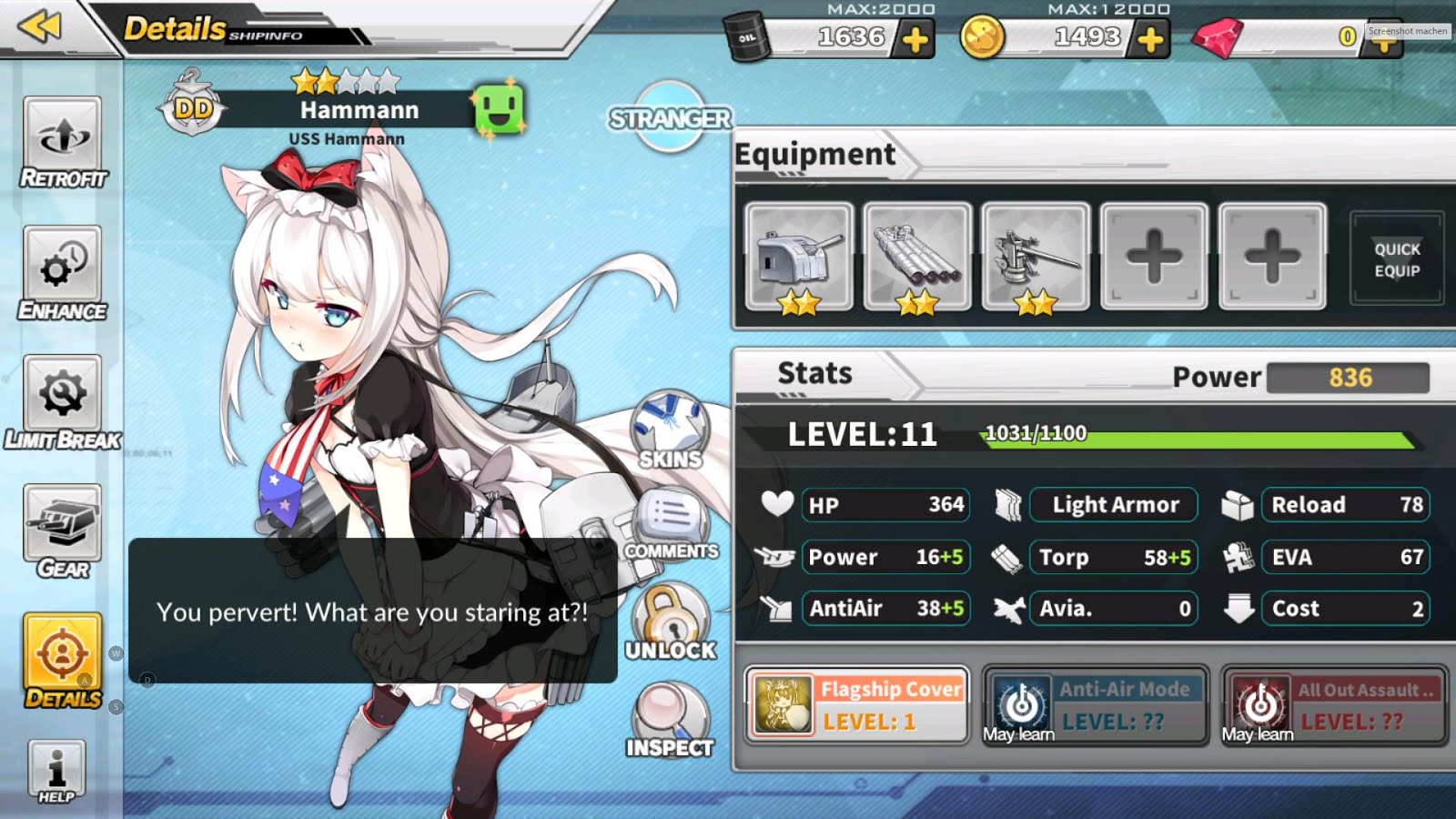The image size is (1456, 819).
Task: Tap the STRANGER relationship bubble
Action: 672,118
